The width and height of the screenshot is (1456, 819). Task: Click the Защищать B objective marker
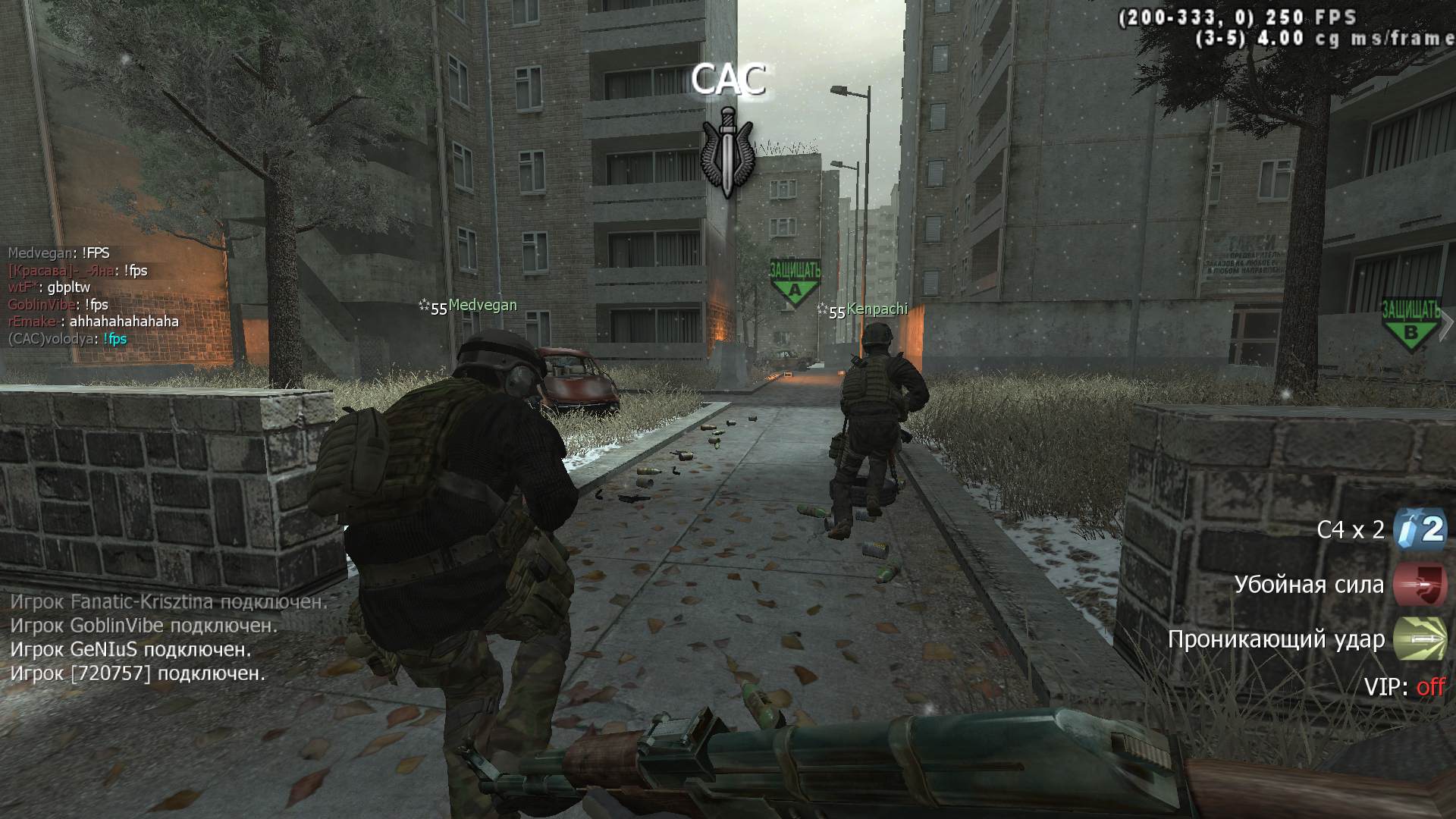click(1410, 324)
